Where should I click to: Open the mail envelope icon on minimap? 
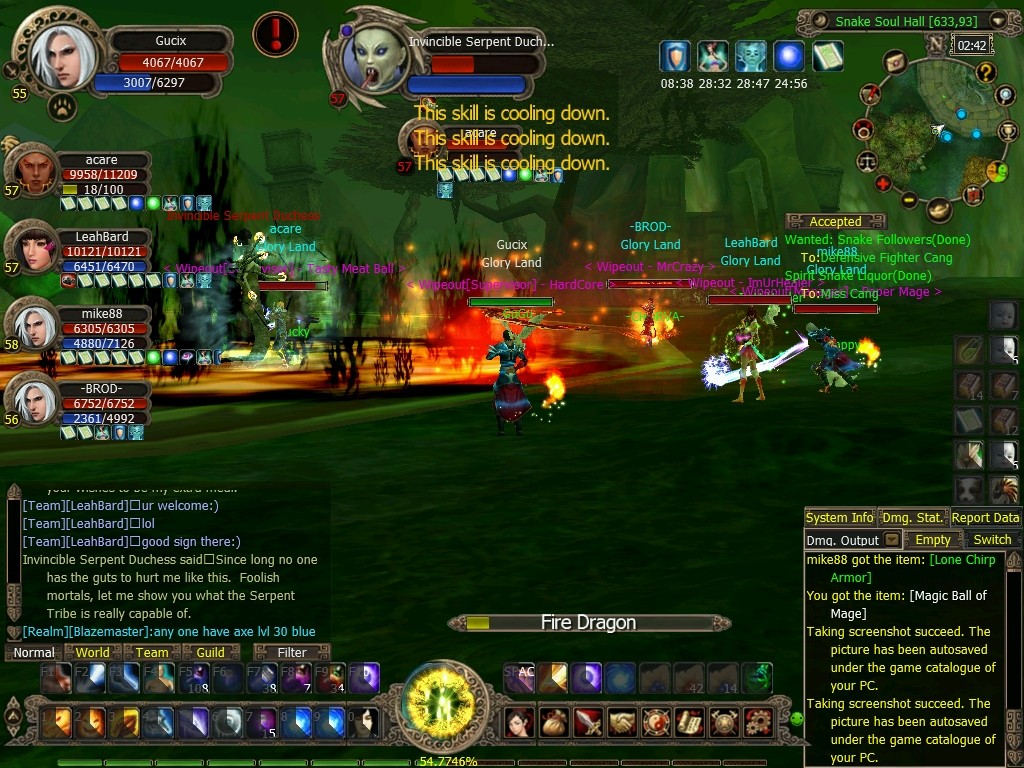(x=895, y=62)
